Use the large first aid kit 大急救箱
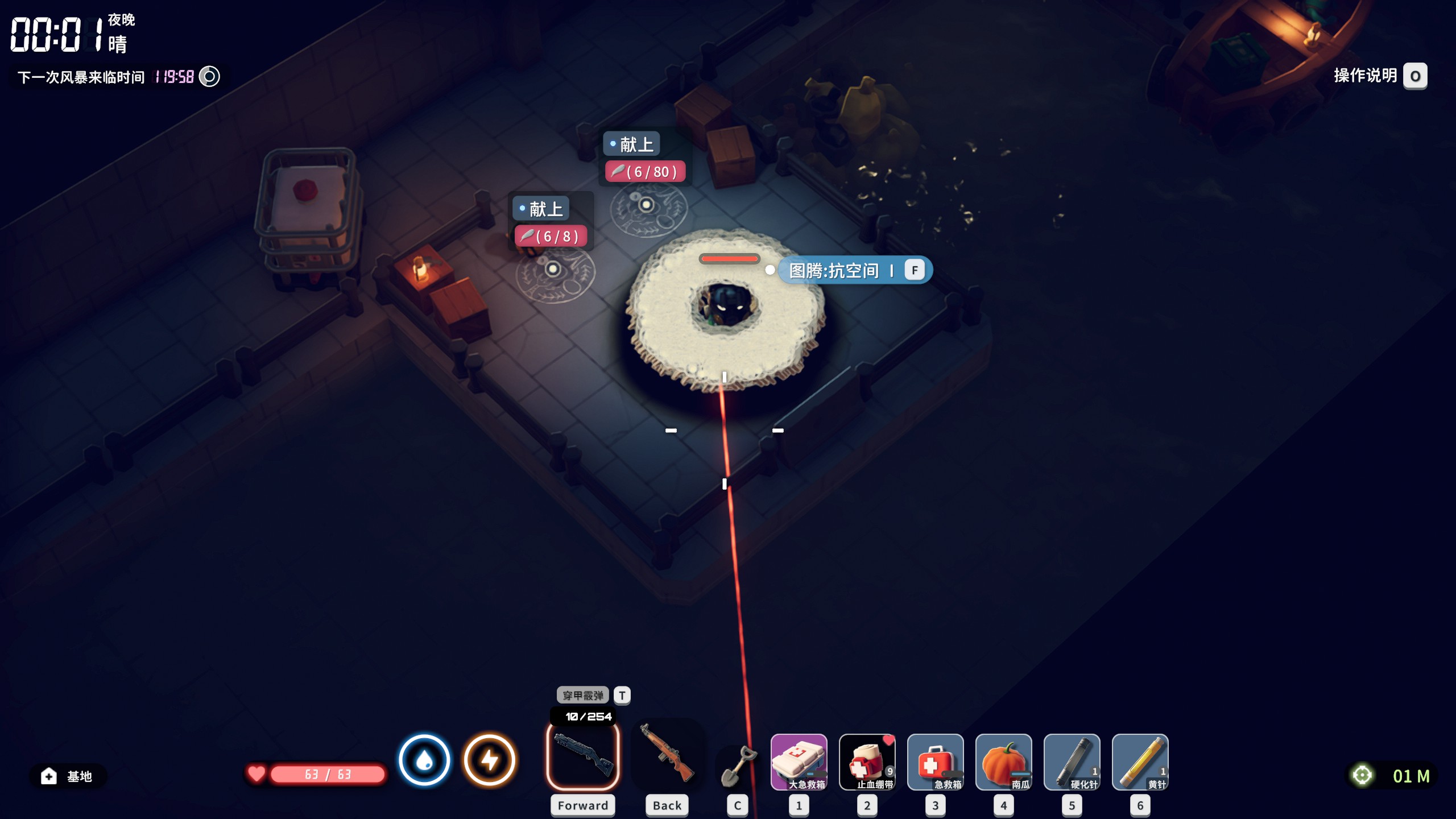 coord(799,762)
